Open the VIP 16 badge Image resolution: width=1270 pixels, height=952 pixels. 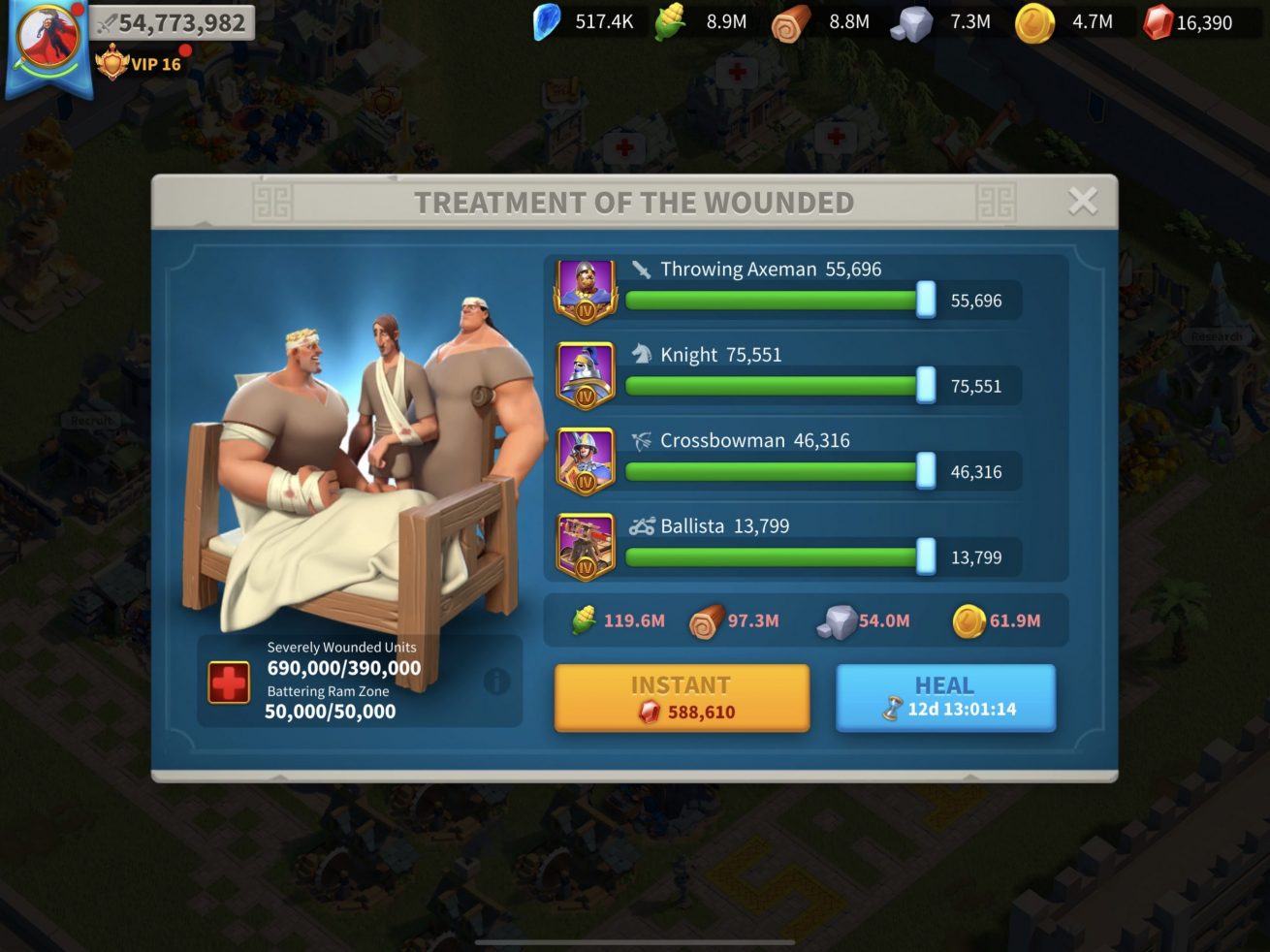(142, 64)
